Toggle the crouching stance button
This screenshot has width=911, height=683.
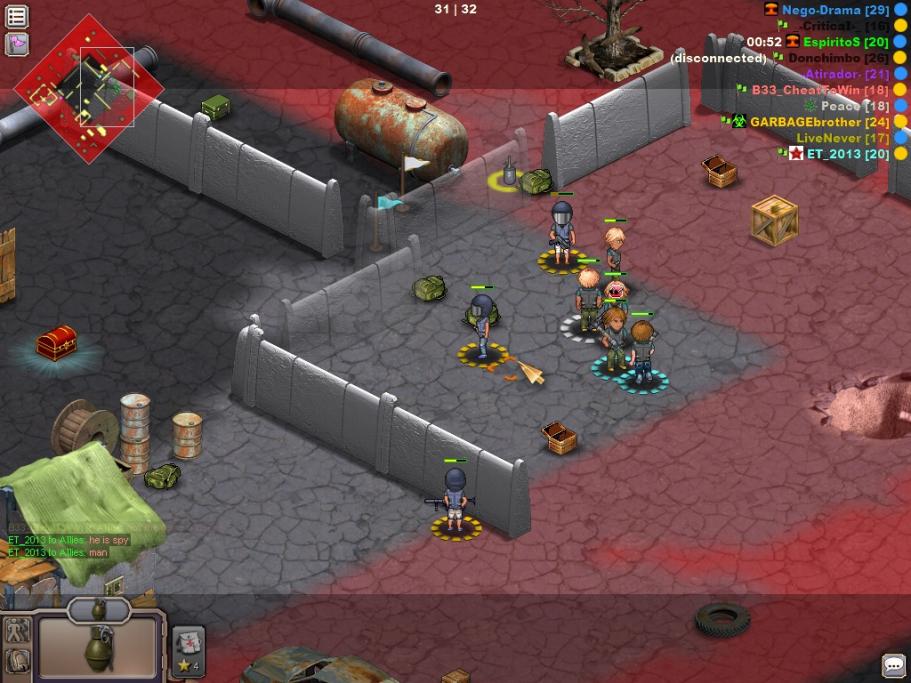pyautogui.click(x=17, y=660)
